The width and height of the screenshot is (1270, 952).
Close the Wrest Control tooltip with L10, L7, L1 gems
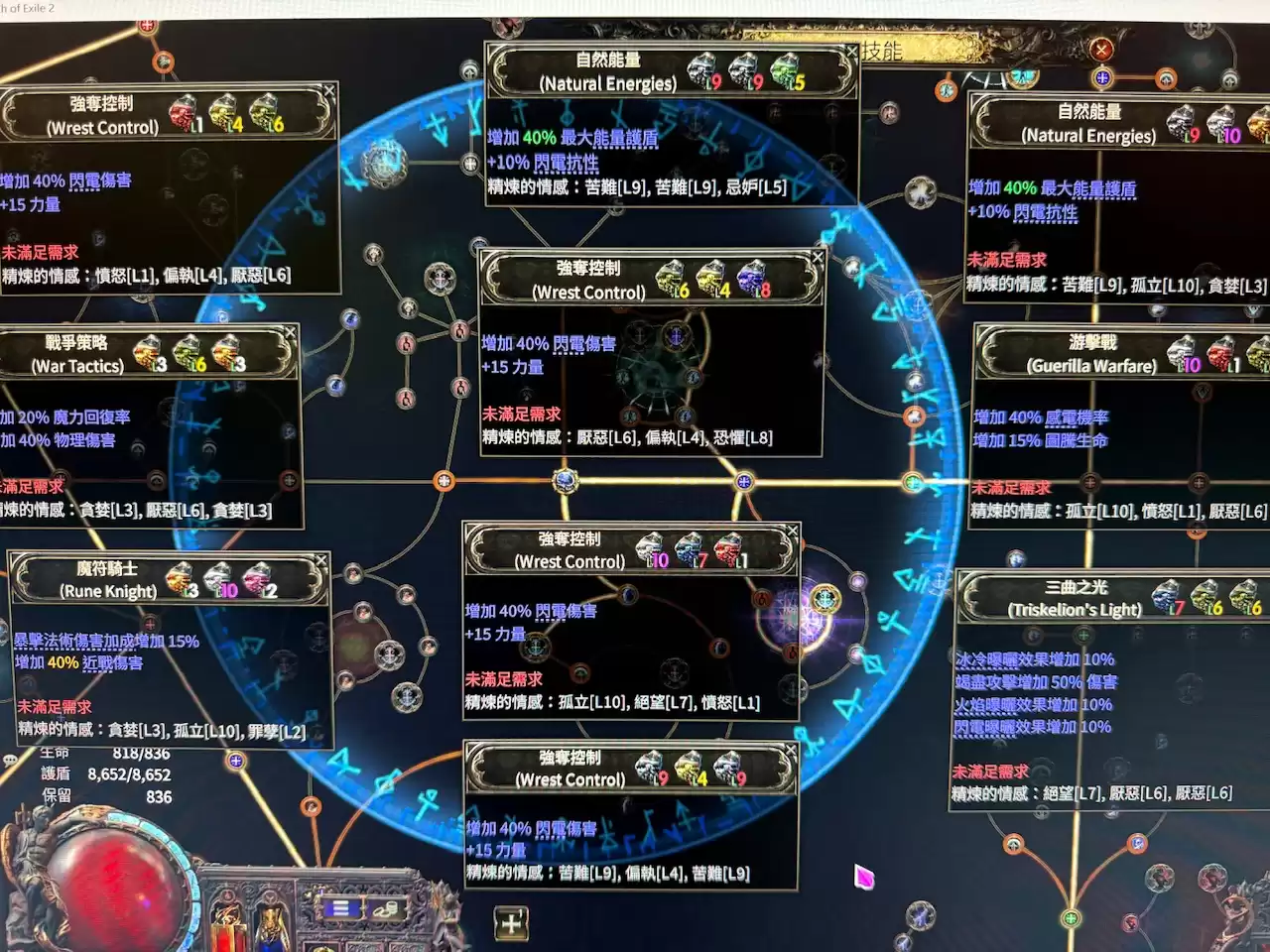pyautogui.click(x=792, y=532)
